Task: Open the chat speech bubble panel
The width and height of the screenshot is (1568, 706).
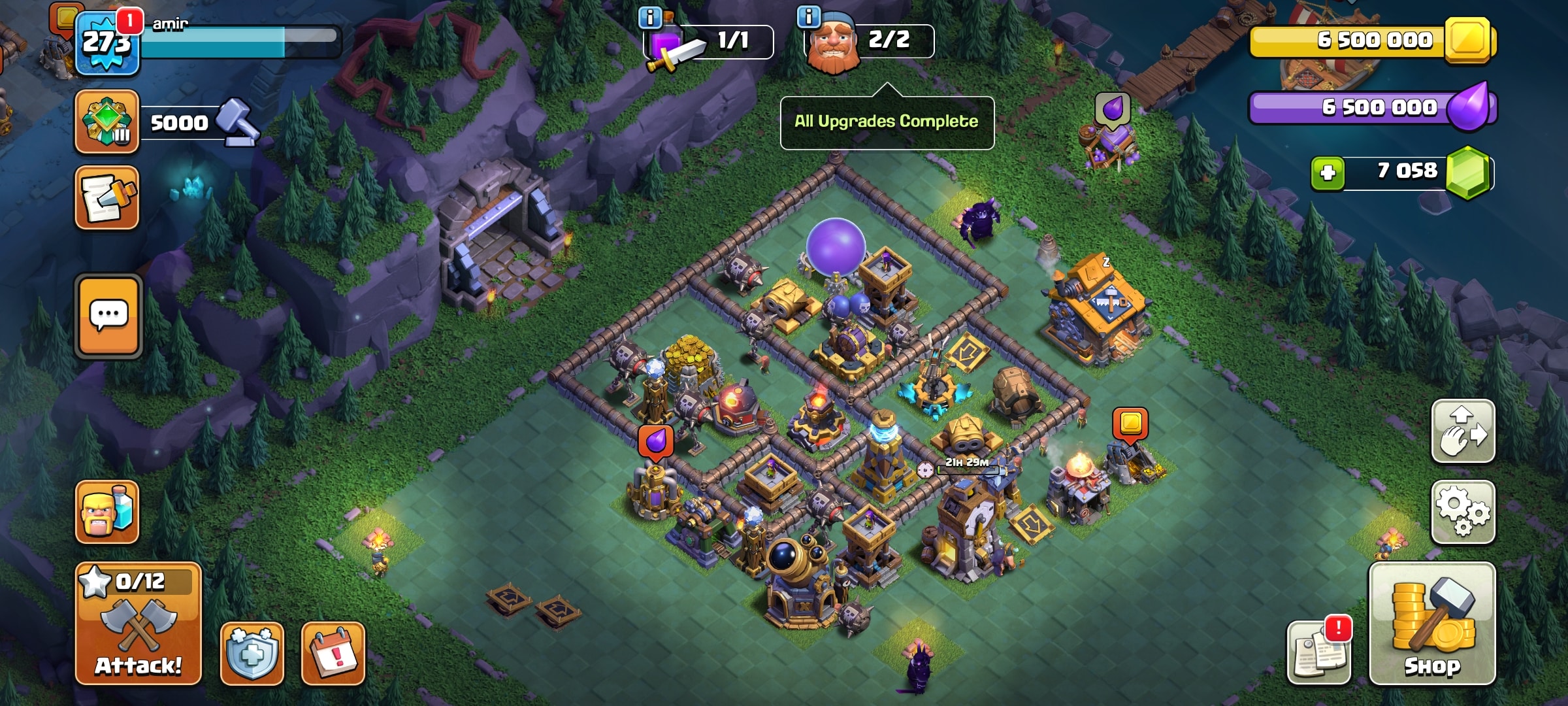Action: (108, 316)
